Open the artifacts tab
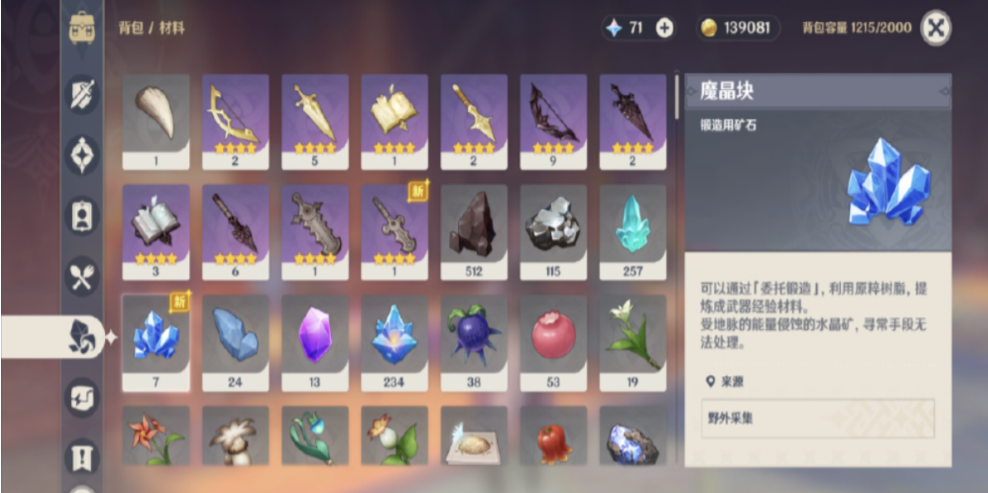The height and width of the screenshot is (493, 988). [x=82, y=155]
